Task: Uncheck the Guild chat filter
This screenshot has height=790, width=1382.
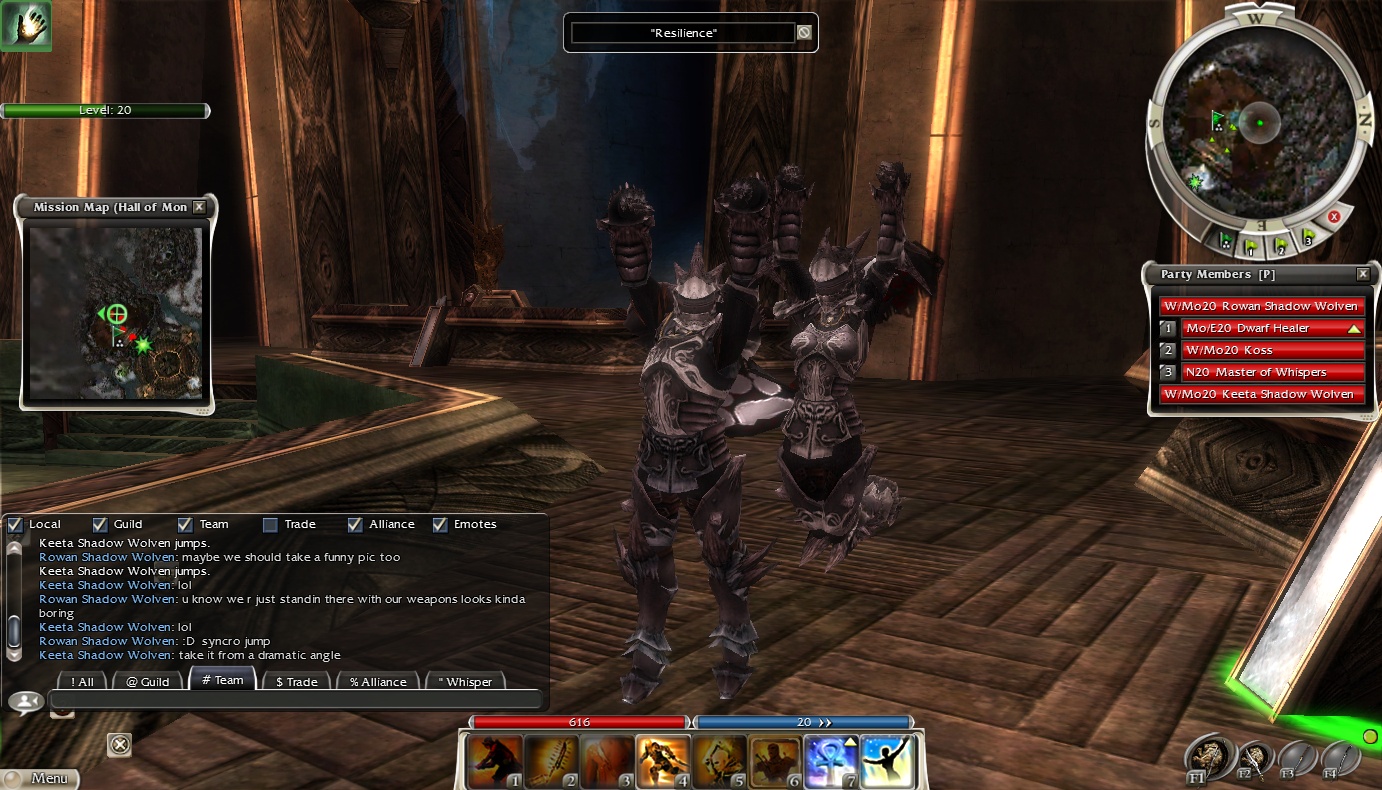Action: [x=100, y=524]
